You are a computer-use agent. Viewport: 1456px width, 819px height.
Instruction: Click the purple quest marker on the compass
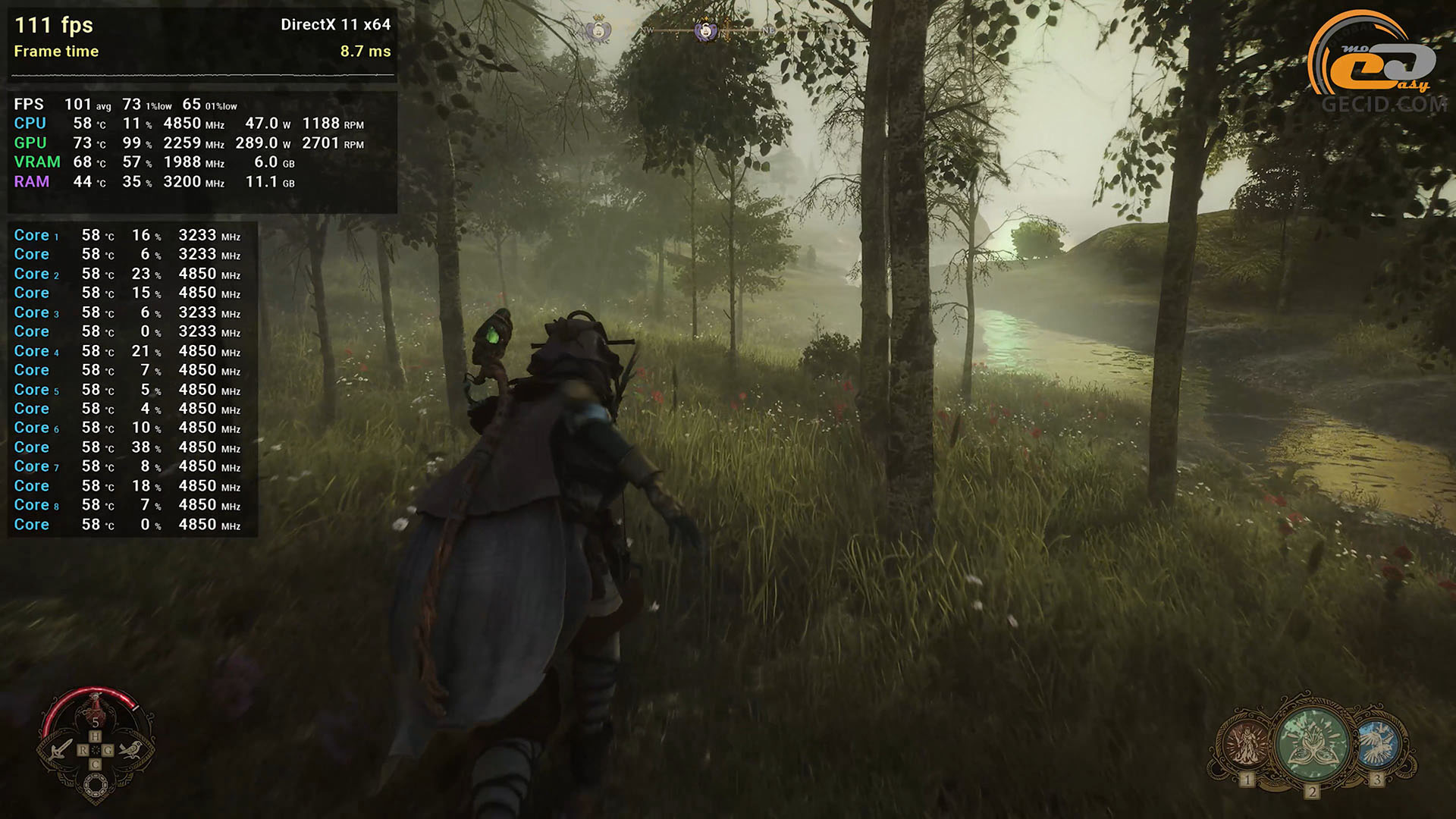point(706,31)
